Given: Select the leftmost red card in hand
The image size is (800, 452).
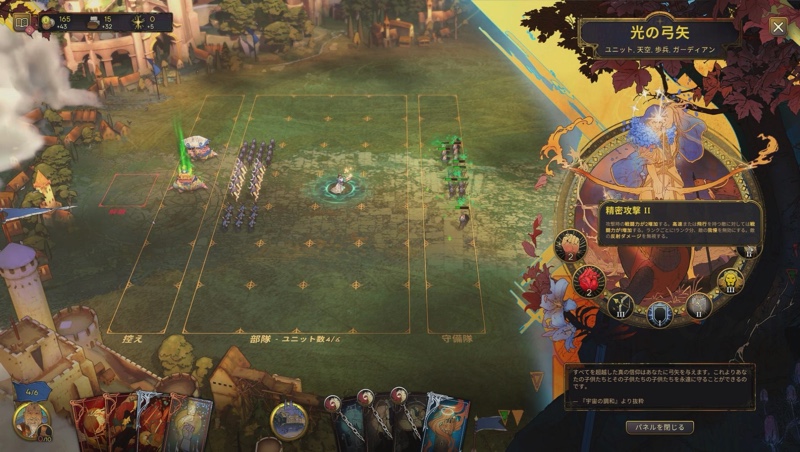Looking at the screenshot, I should pos(90,422).
